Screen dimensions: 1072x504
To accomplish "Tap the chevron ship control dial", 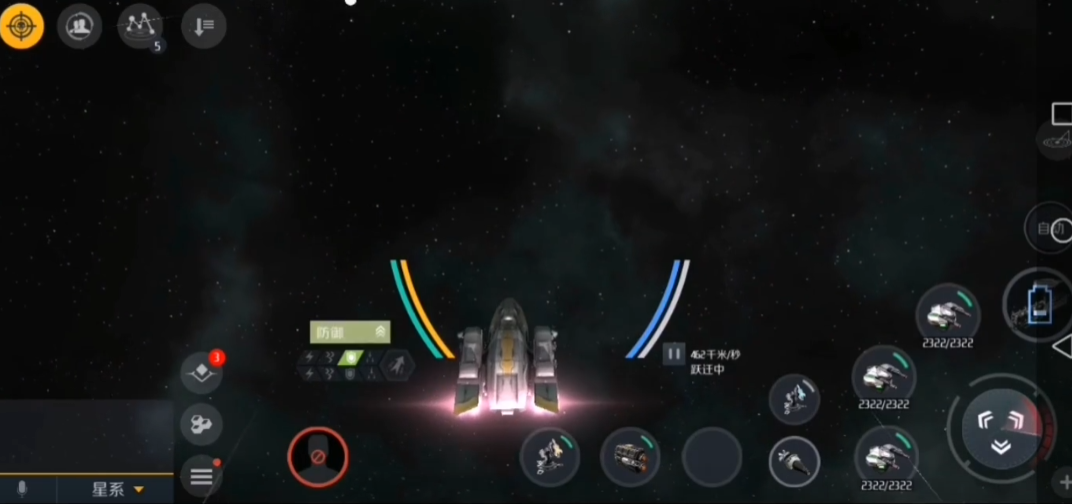I will [x=1000, y=427].
